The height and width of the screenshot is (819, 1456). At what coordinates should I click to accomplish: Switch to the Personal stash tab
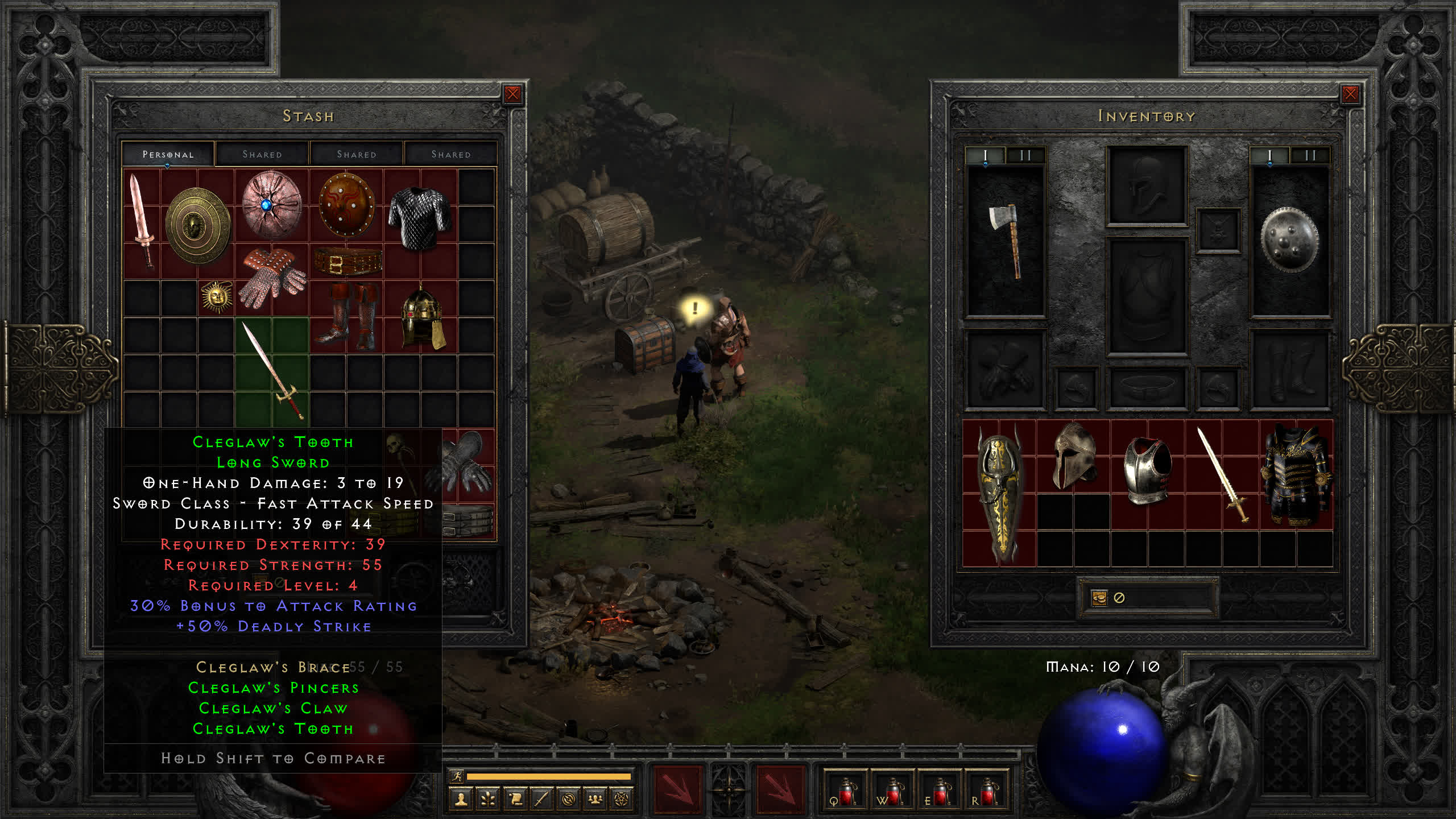(168, 154)
